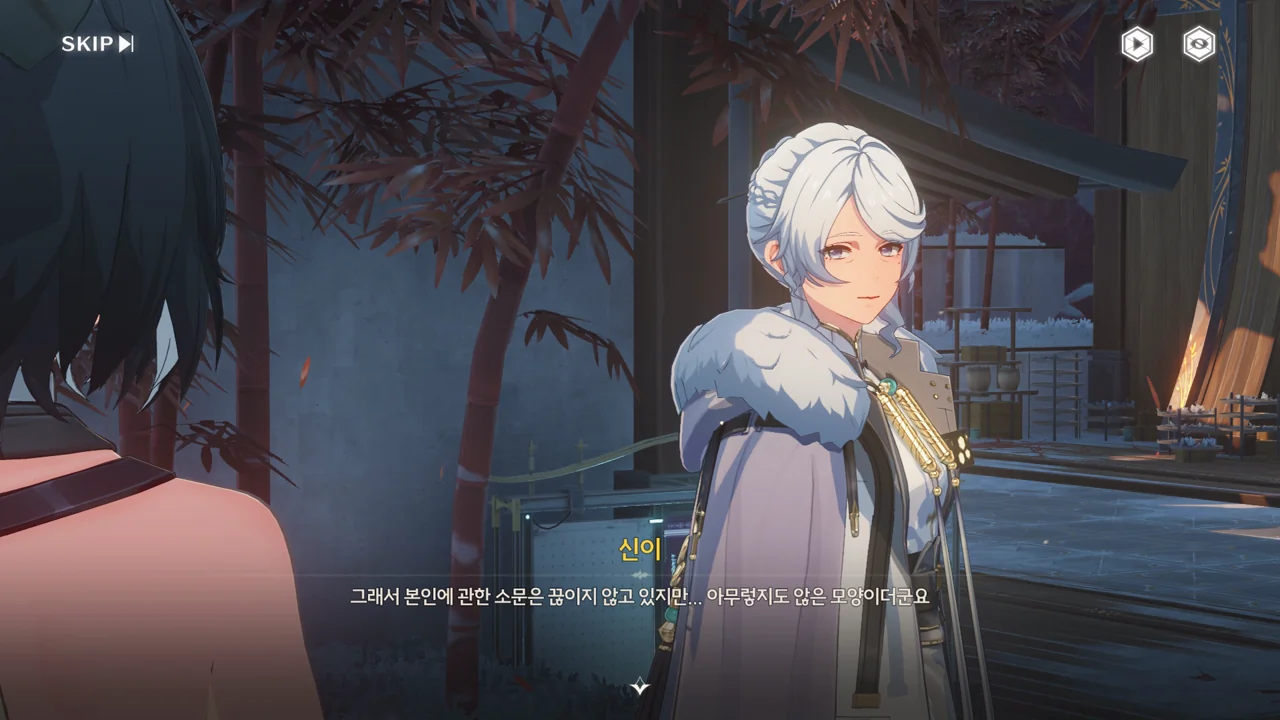Skip the cutscene with the SKIP button
Image resolution: width=1280 pixels, height=720 pixels.
pos(97,44)
